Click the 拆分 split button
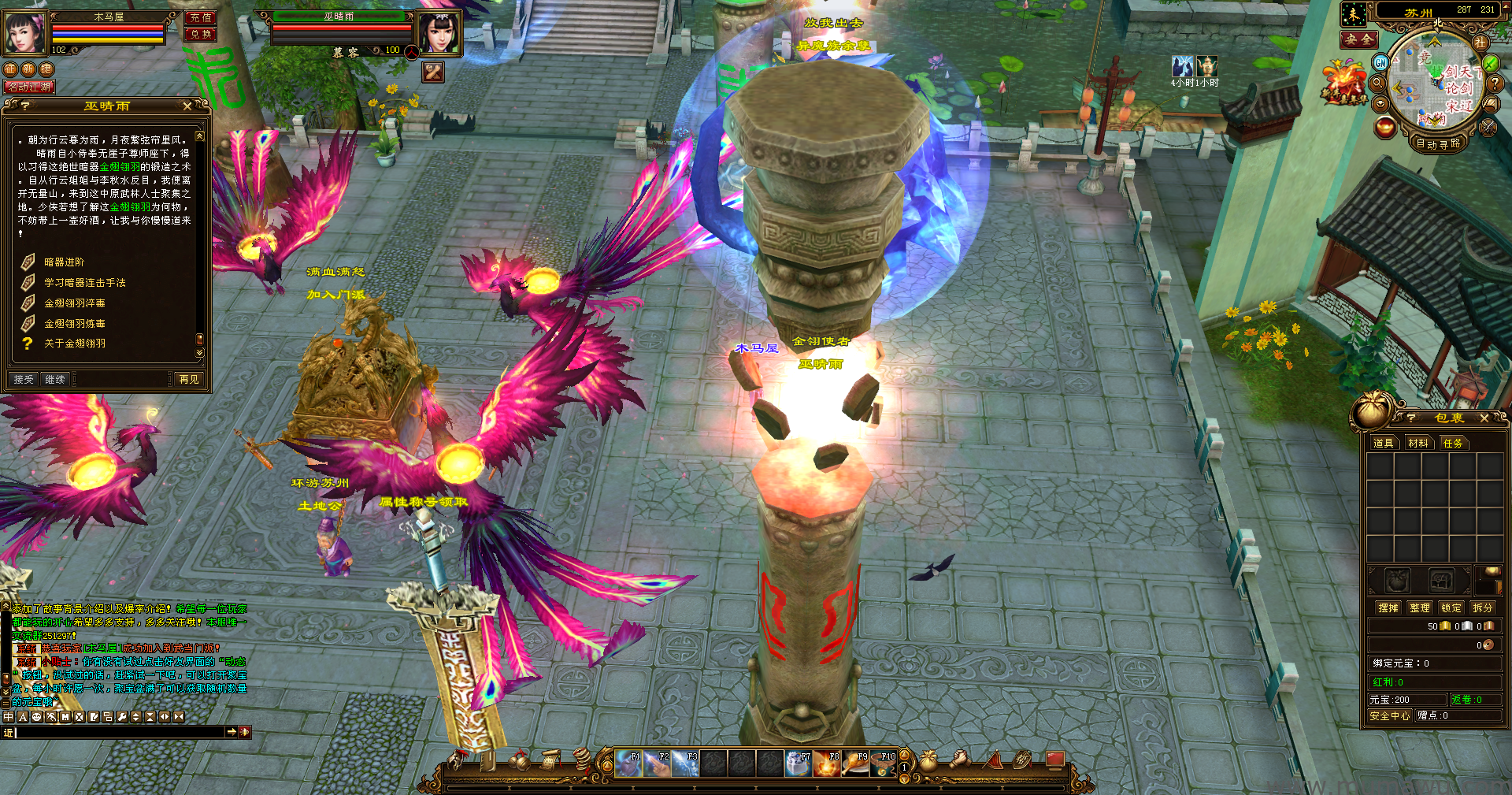1512x795 pixels. click(x=1483, y=608)
